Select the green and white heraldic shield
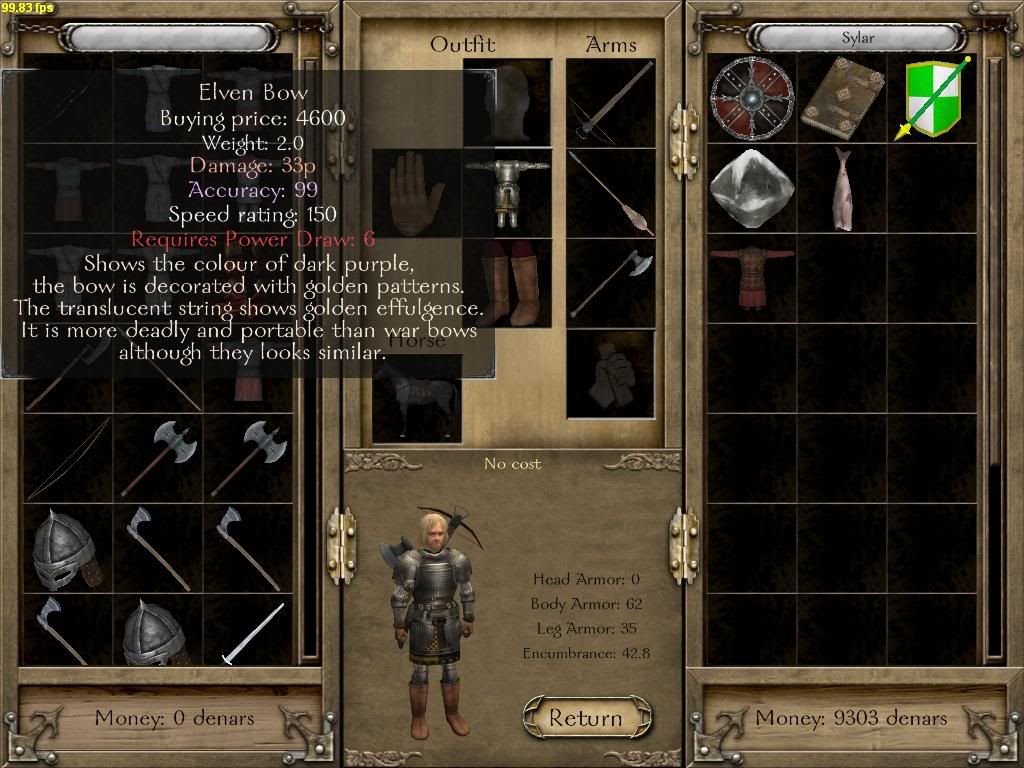 933,97
